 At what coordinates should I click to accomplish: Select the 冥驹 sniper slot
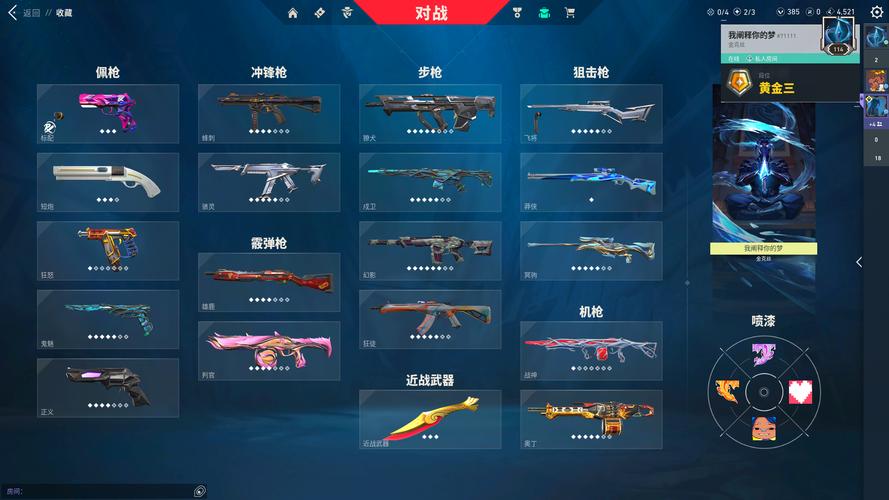coord(591,250)
